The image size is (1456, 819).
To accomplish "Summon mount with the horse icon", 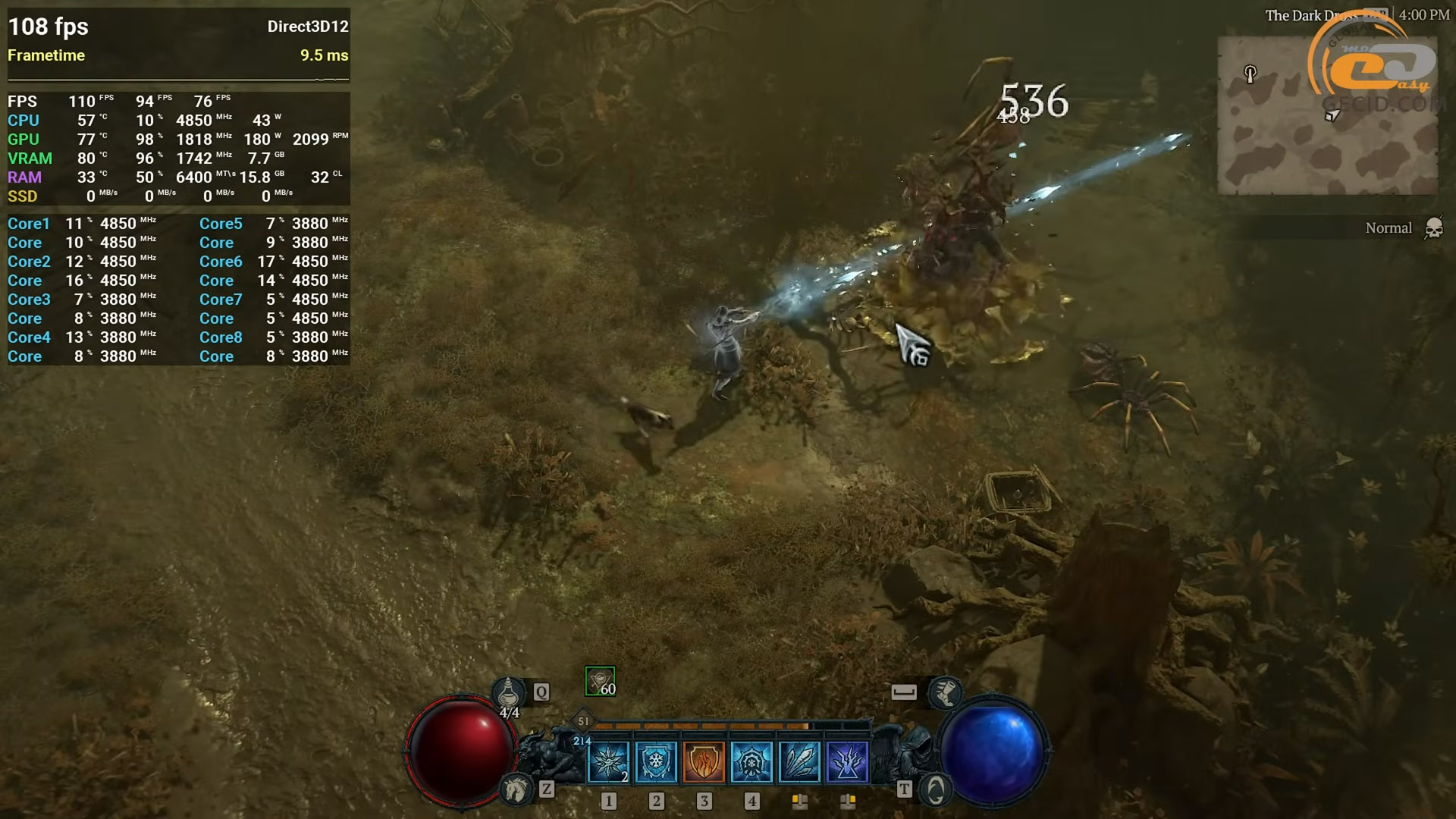I will pyautogui.click(x=516, y=789).
